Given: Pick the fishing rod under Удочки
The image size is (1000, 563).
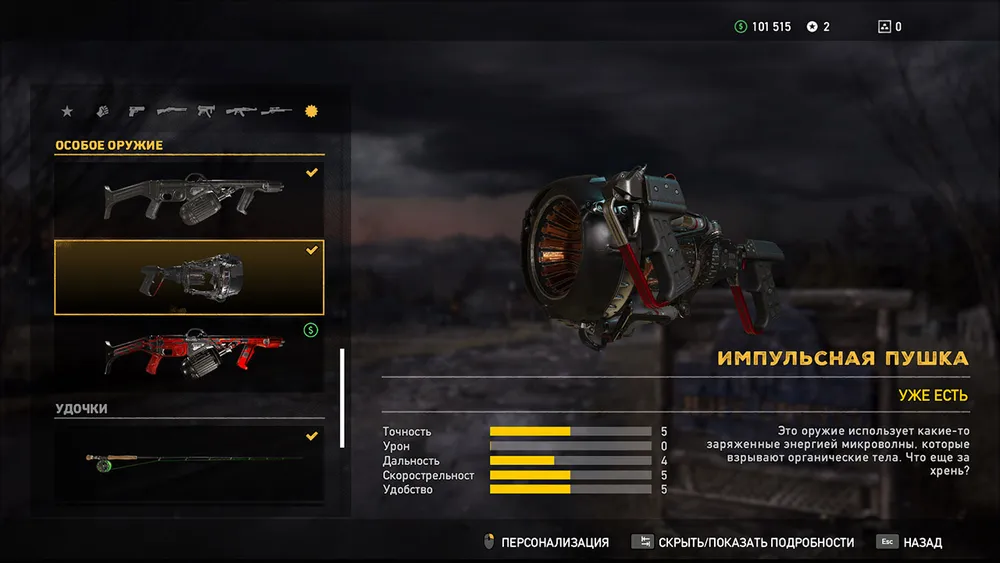Looking at the screenshot, I should tap(189, 460).
